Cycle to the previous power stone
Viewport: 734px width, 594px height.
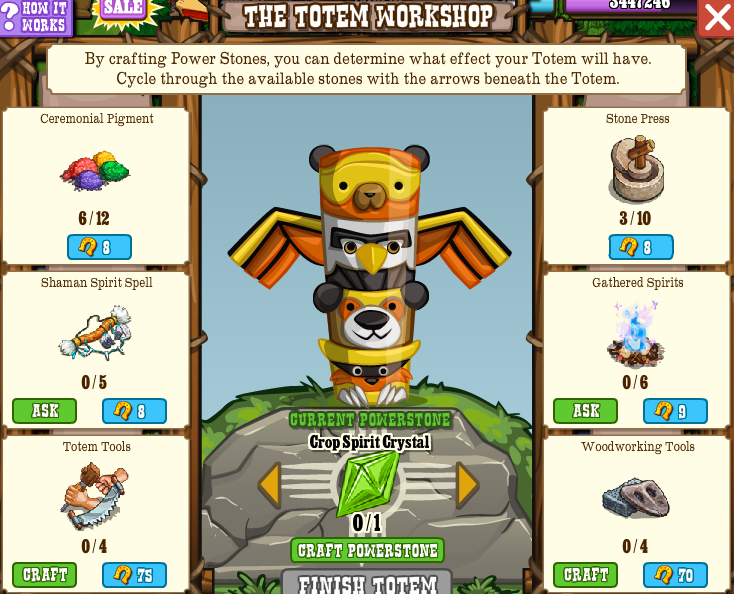coord(268,485)
